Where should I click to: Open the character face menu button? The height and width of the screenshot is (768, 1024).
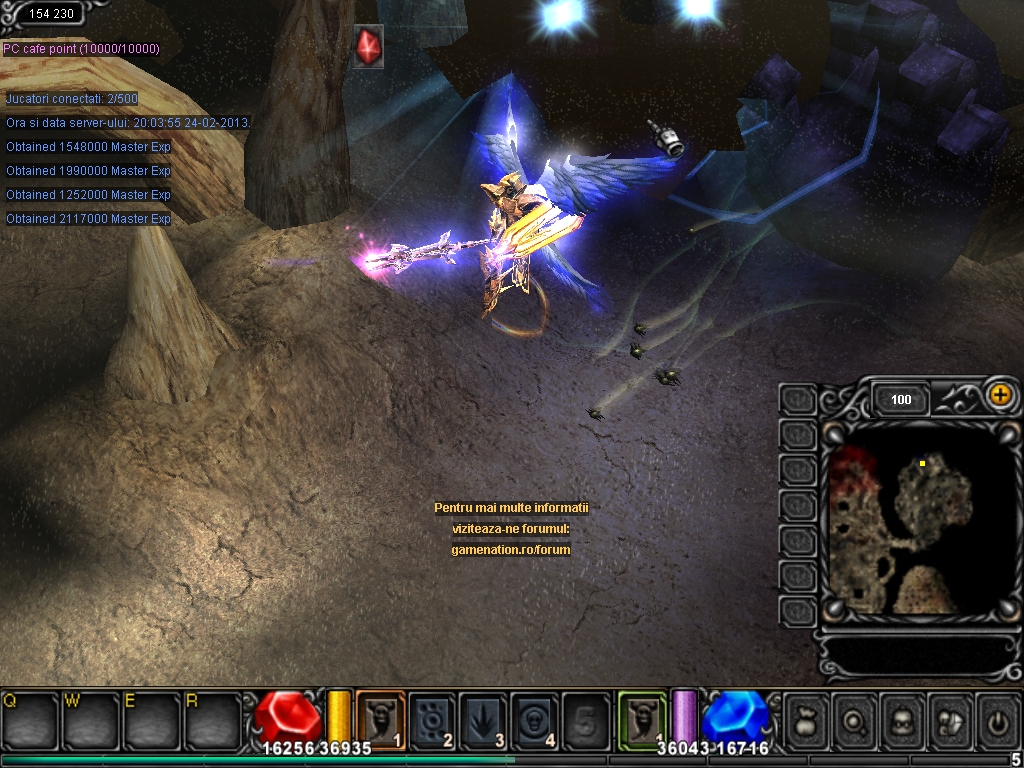[903, 719]
